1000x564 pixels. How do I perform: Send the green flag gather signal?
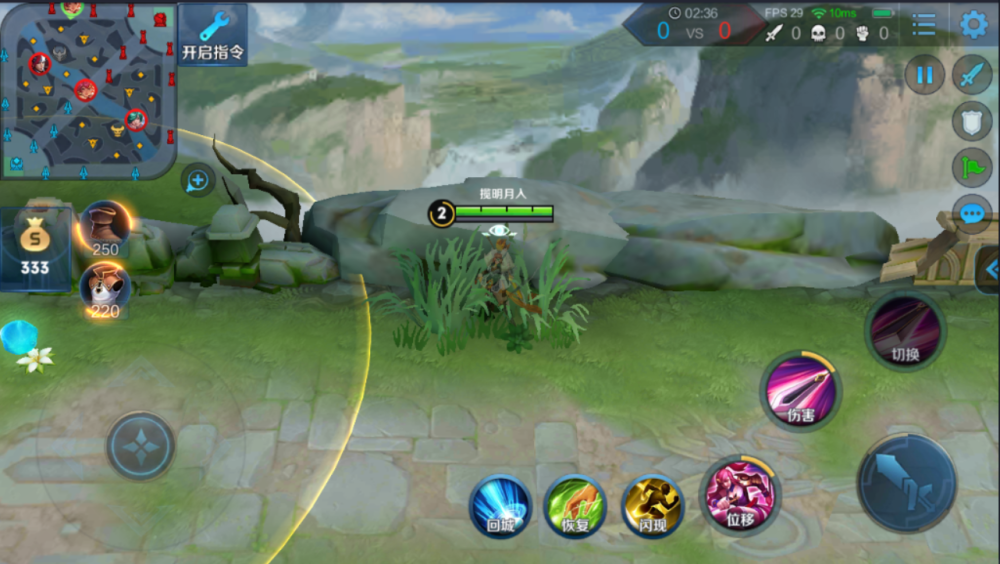pyautogui.click(x=972, y=167)
